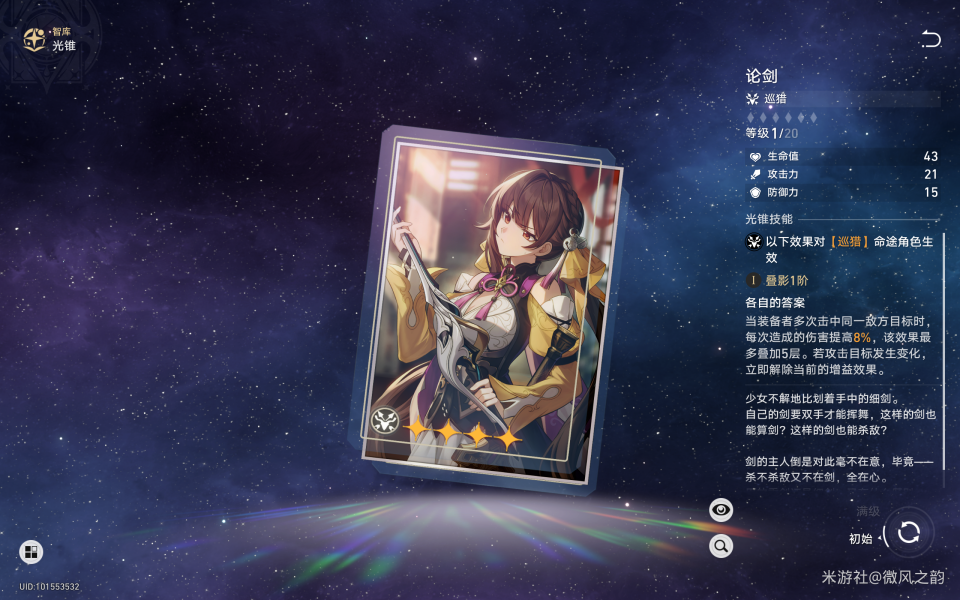Toggle between 初始 and 满级 stats
This screenshot has width=960, height=600.
[909, 532]
